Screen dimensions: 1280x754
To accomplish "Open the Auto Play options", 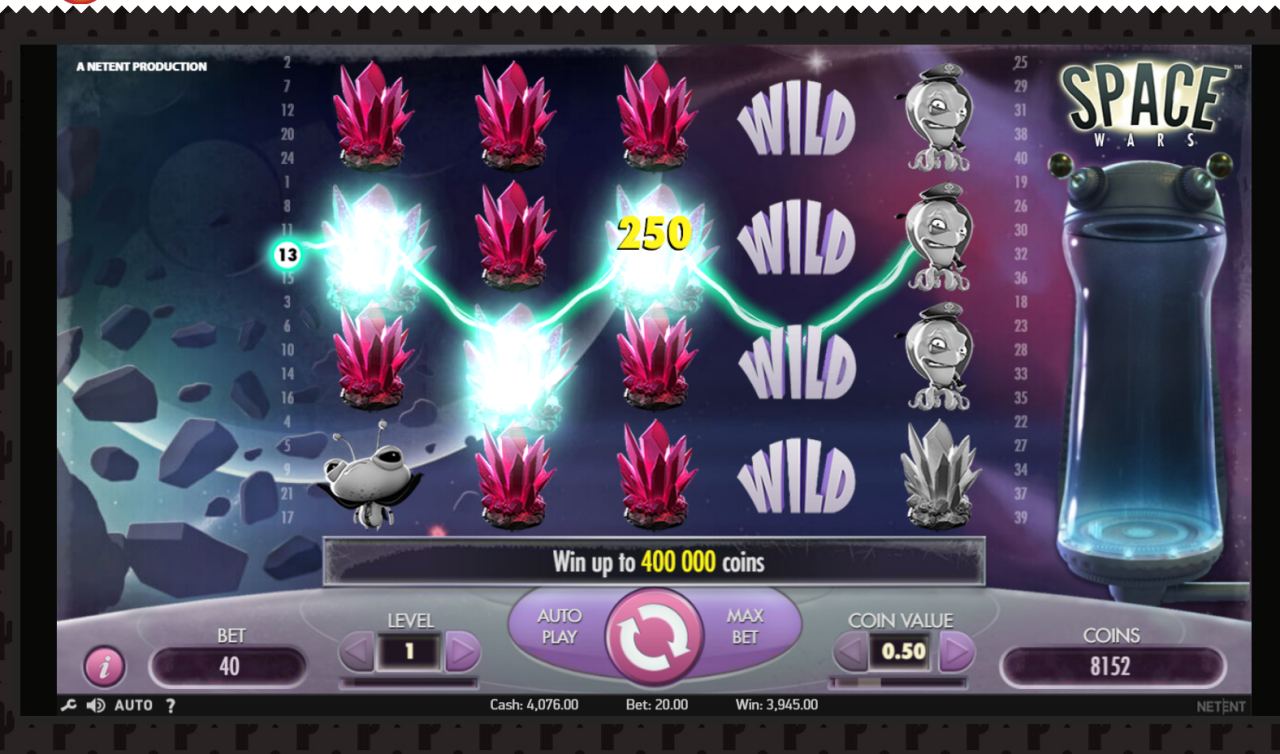I will pos(559,626).
